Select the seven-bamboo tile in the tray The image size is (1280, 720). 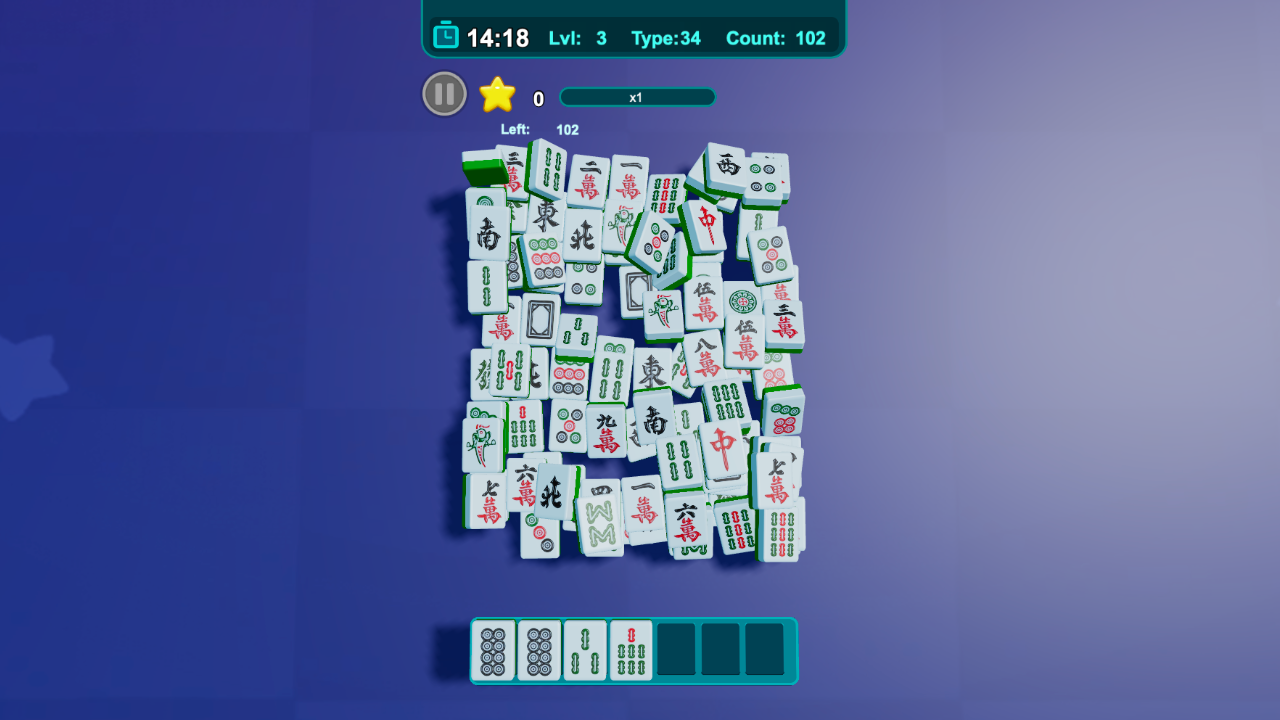point(631,649)
